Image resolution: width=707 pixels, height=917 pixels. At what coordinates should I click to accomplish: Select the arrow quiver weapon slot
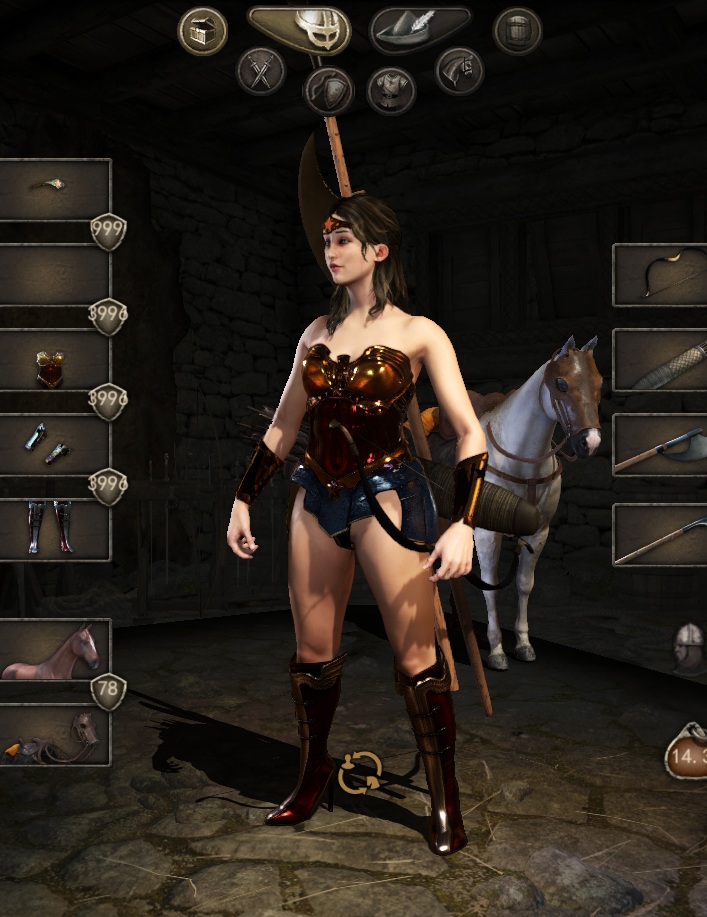coord(659,360)
